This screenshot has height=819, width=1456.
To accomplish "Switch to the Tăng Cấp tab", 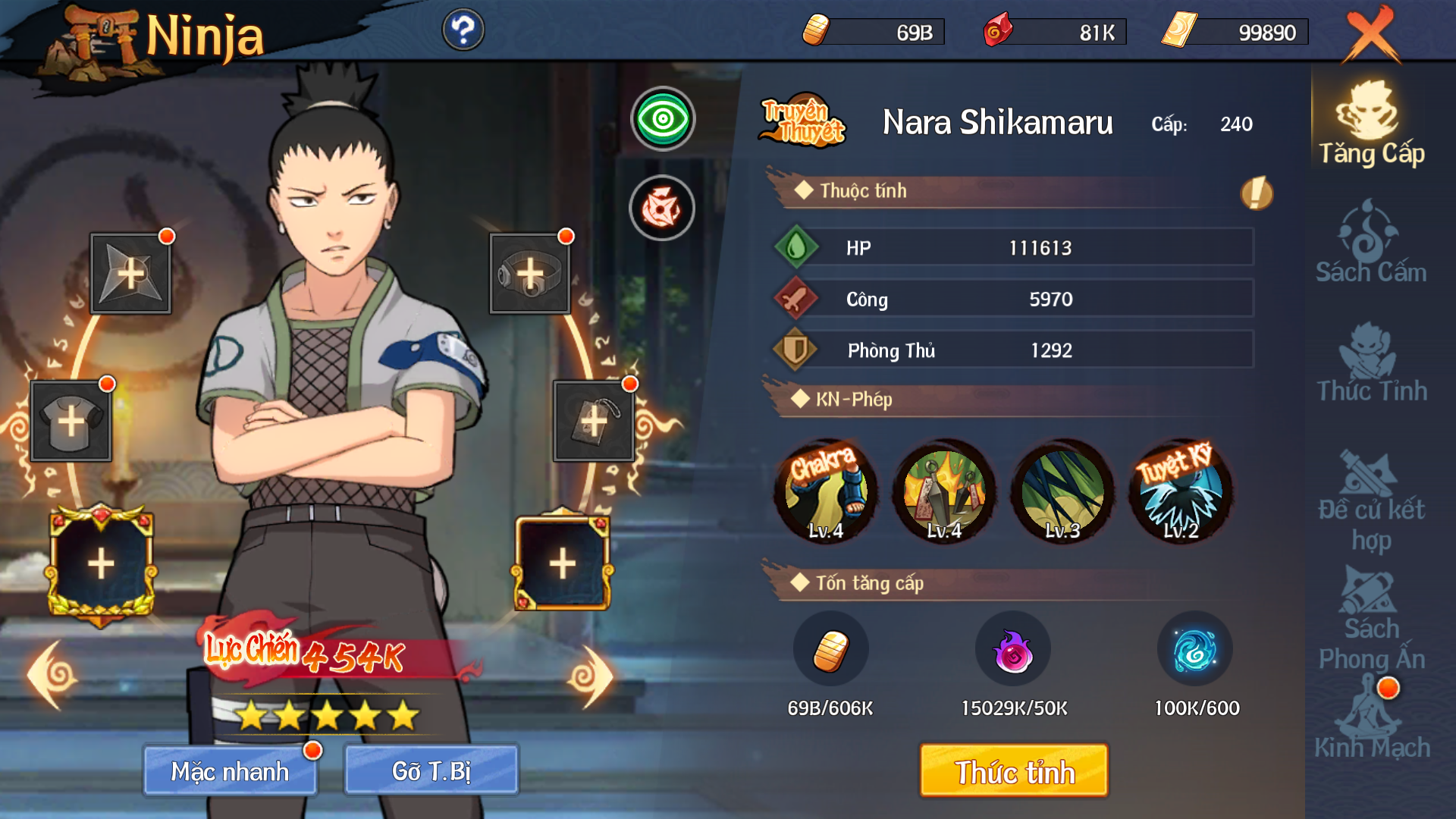I will [x=1371, y=125].
